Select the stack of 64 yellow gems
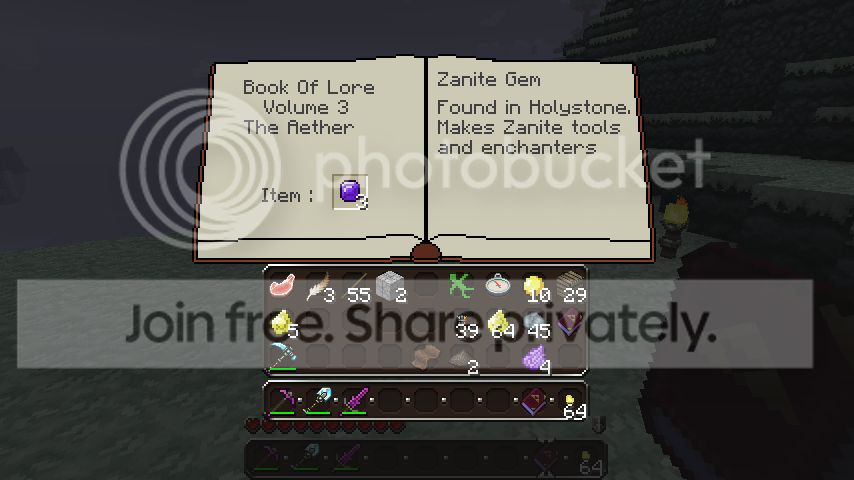This screenshot has height=480, width=854. pyautogui.click(x=498, y=323)
